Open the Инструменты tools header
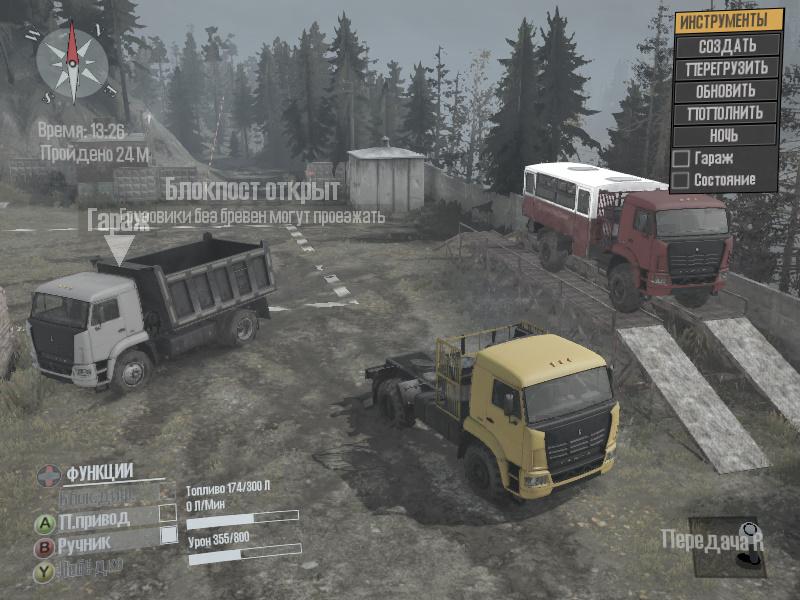800x600 pixels. (x=727, y=20)
